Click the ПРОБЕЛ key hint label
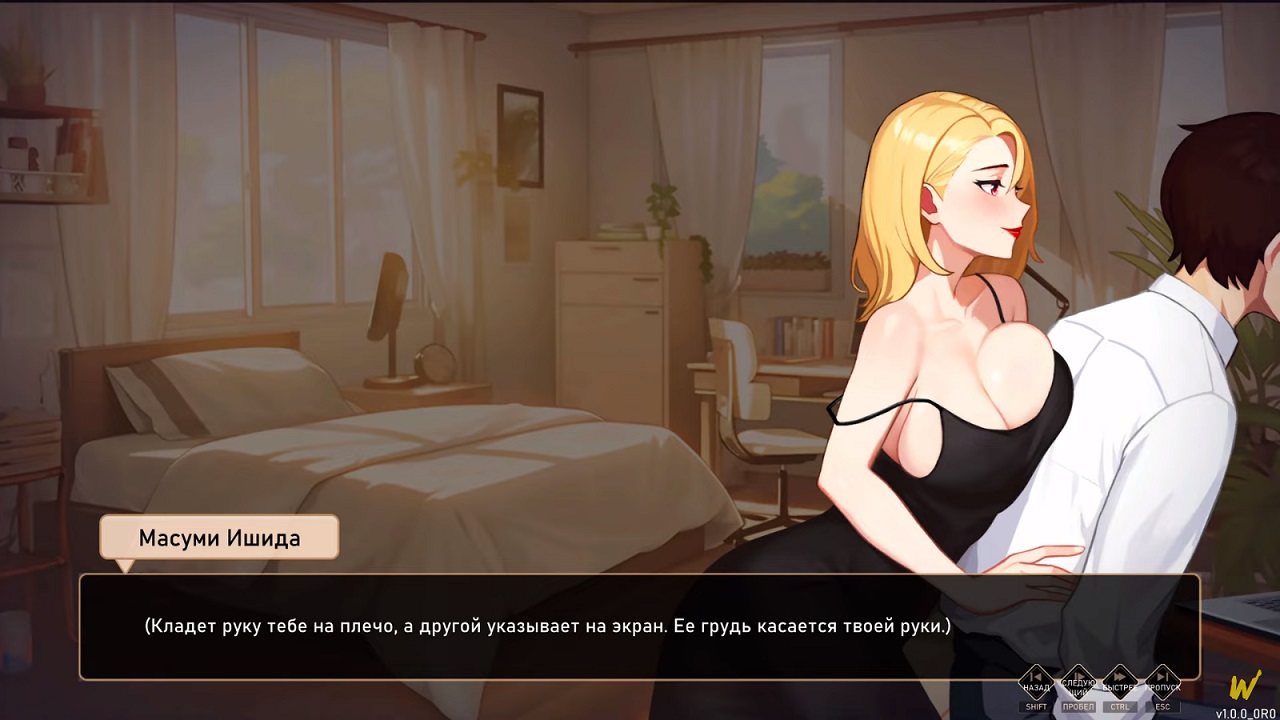Screen dimensions: 1280x720 tap(1079, 707)
